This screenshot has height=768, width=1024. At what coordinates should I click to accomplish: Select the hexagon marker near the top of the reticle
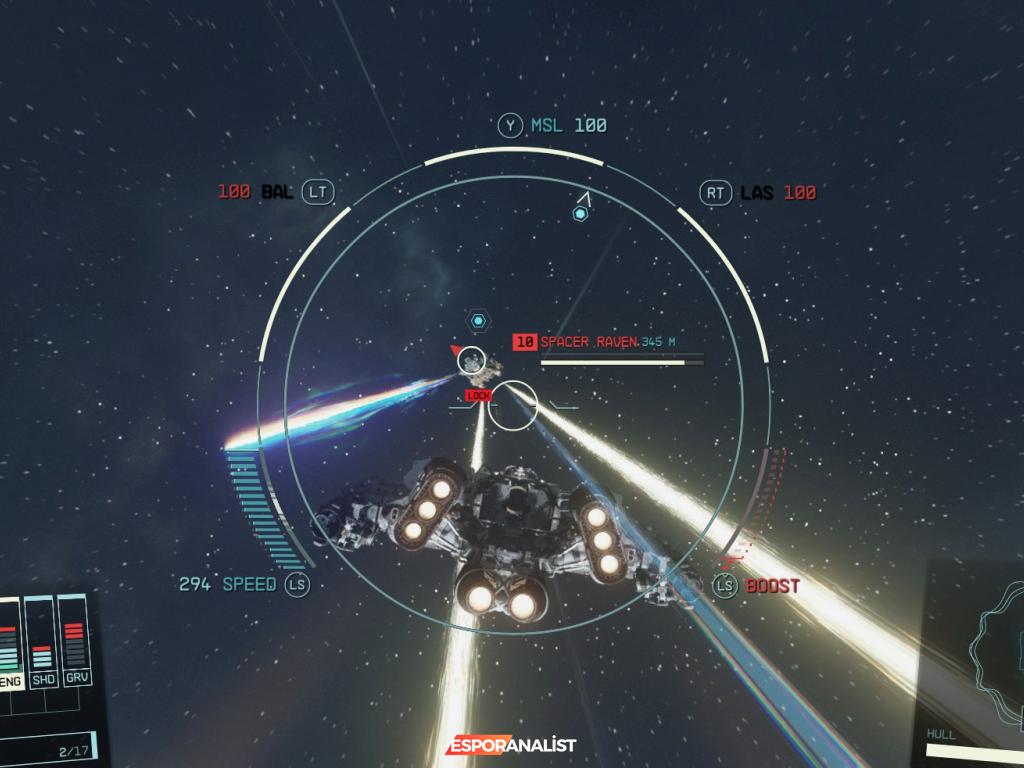pos(579,213)
